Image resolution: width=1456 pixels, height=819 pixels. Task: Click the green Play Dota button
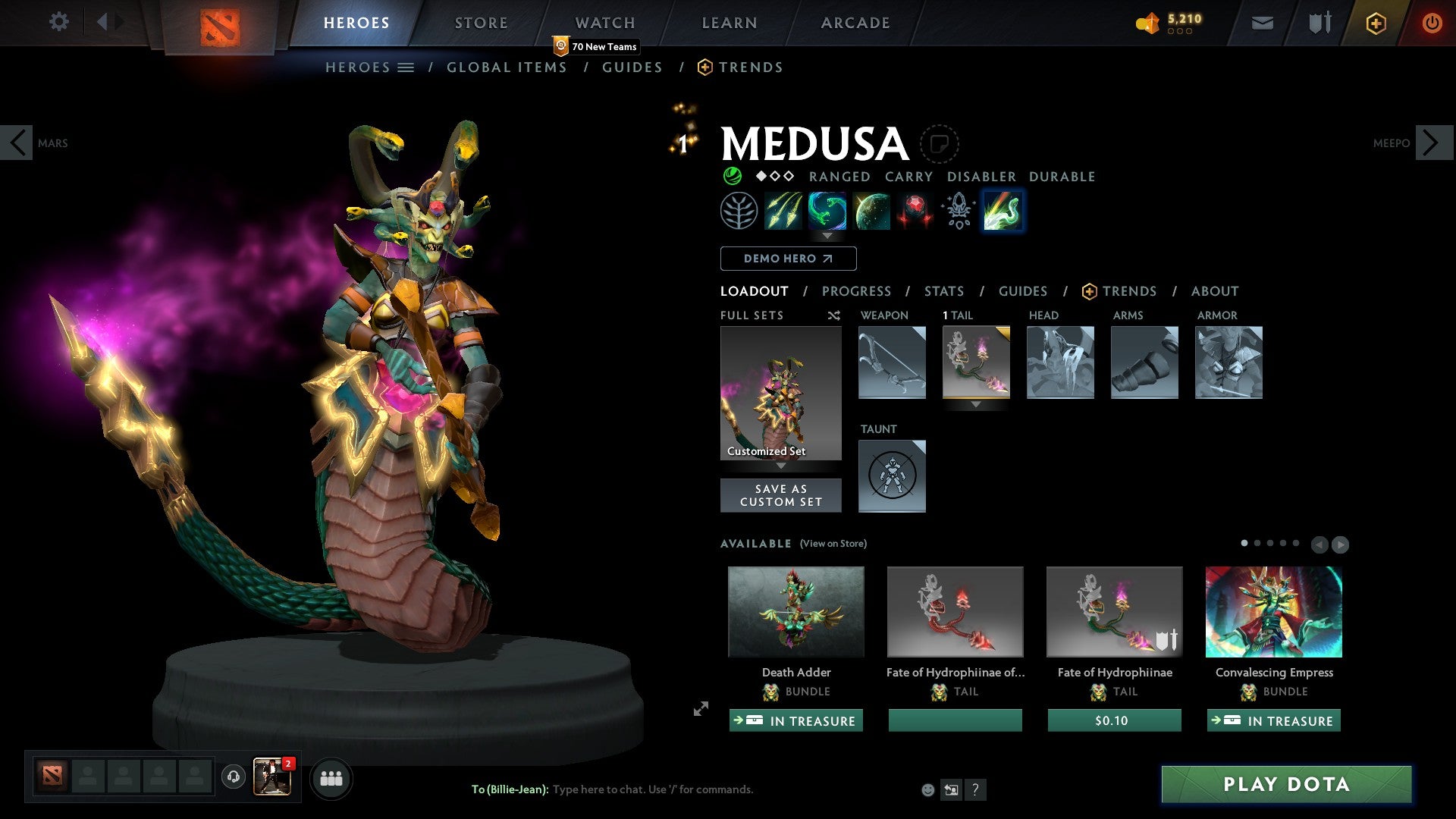tap(1286, 784)
